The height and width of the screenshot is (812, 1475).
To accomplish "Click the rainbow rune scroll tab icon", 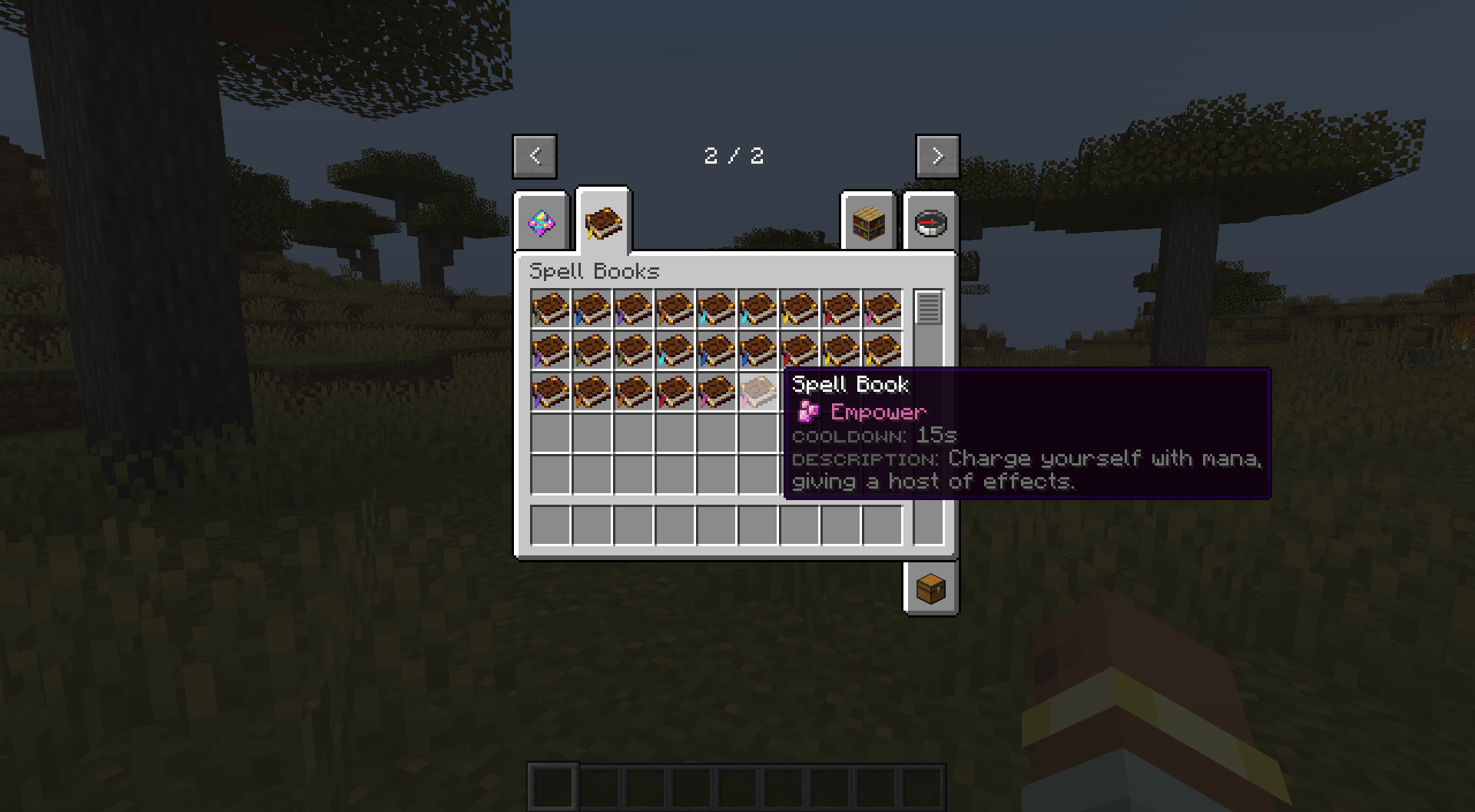I will [x=542, y=224].
